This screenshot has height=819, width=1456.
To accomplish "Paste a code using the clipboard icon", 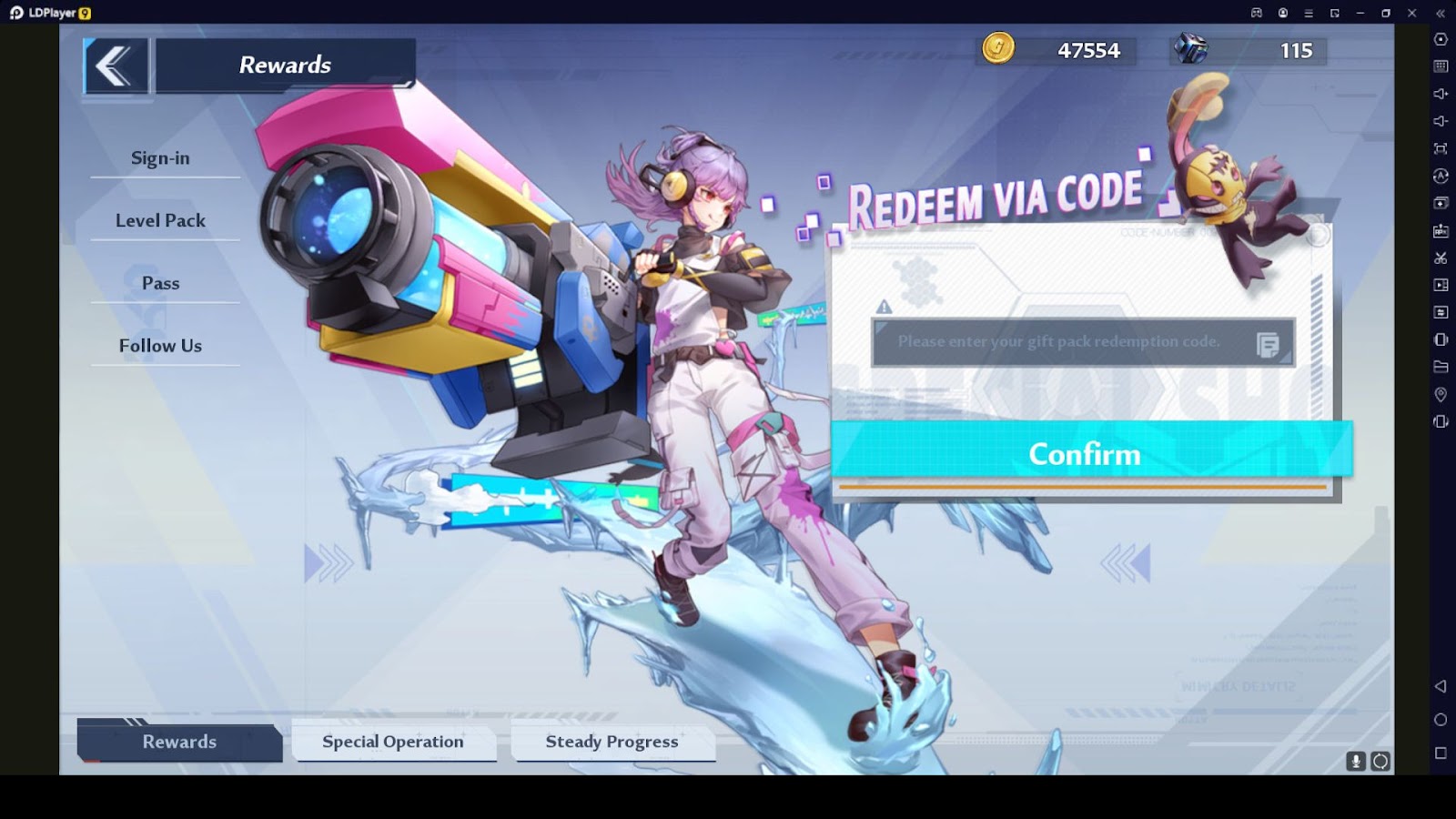I will click(x=1268, y=344).
